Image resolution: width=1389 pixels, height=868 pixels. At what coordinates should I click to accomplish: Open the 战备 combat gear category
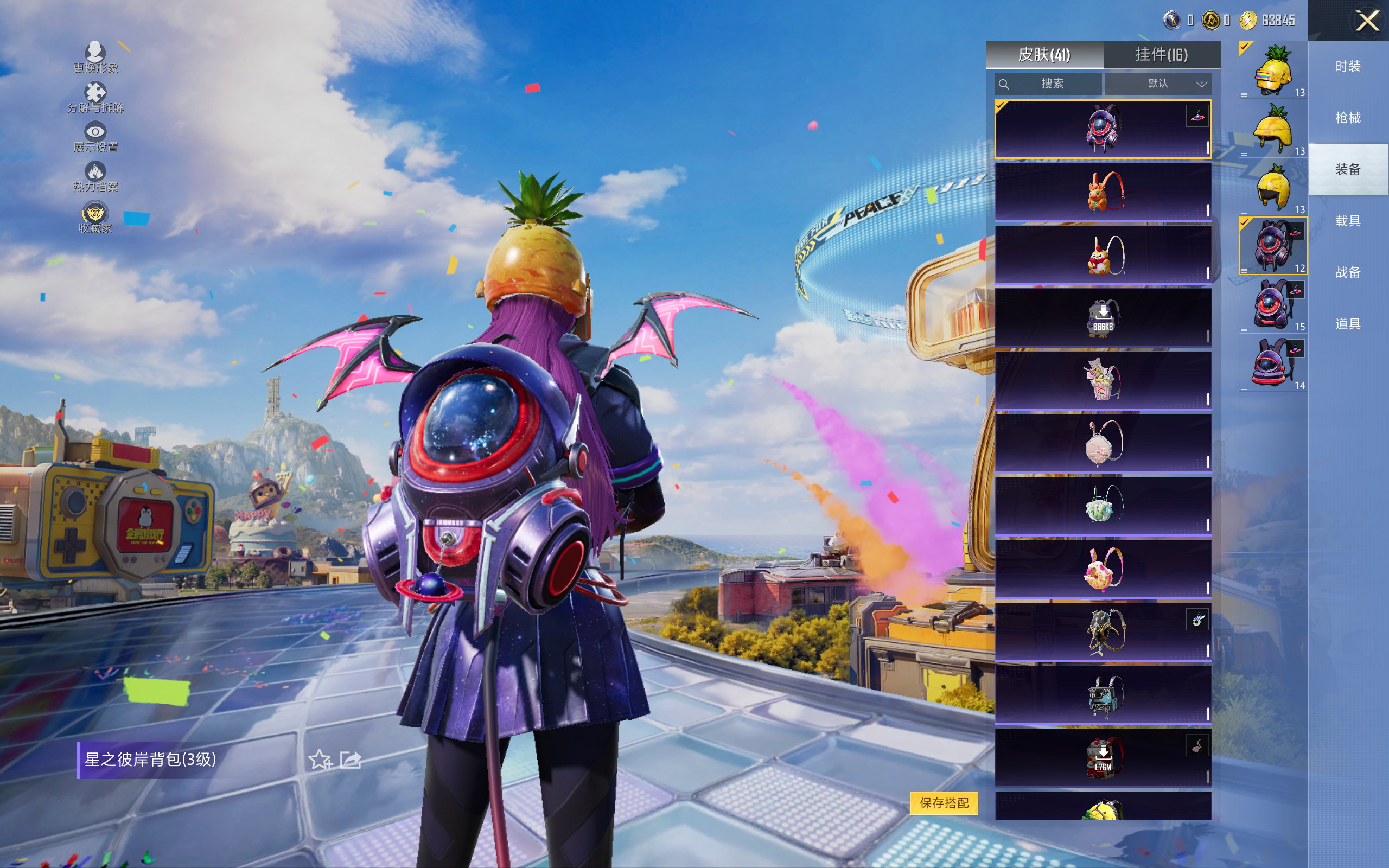tap(1348, 272)
